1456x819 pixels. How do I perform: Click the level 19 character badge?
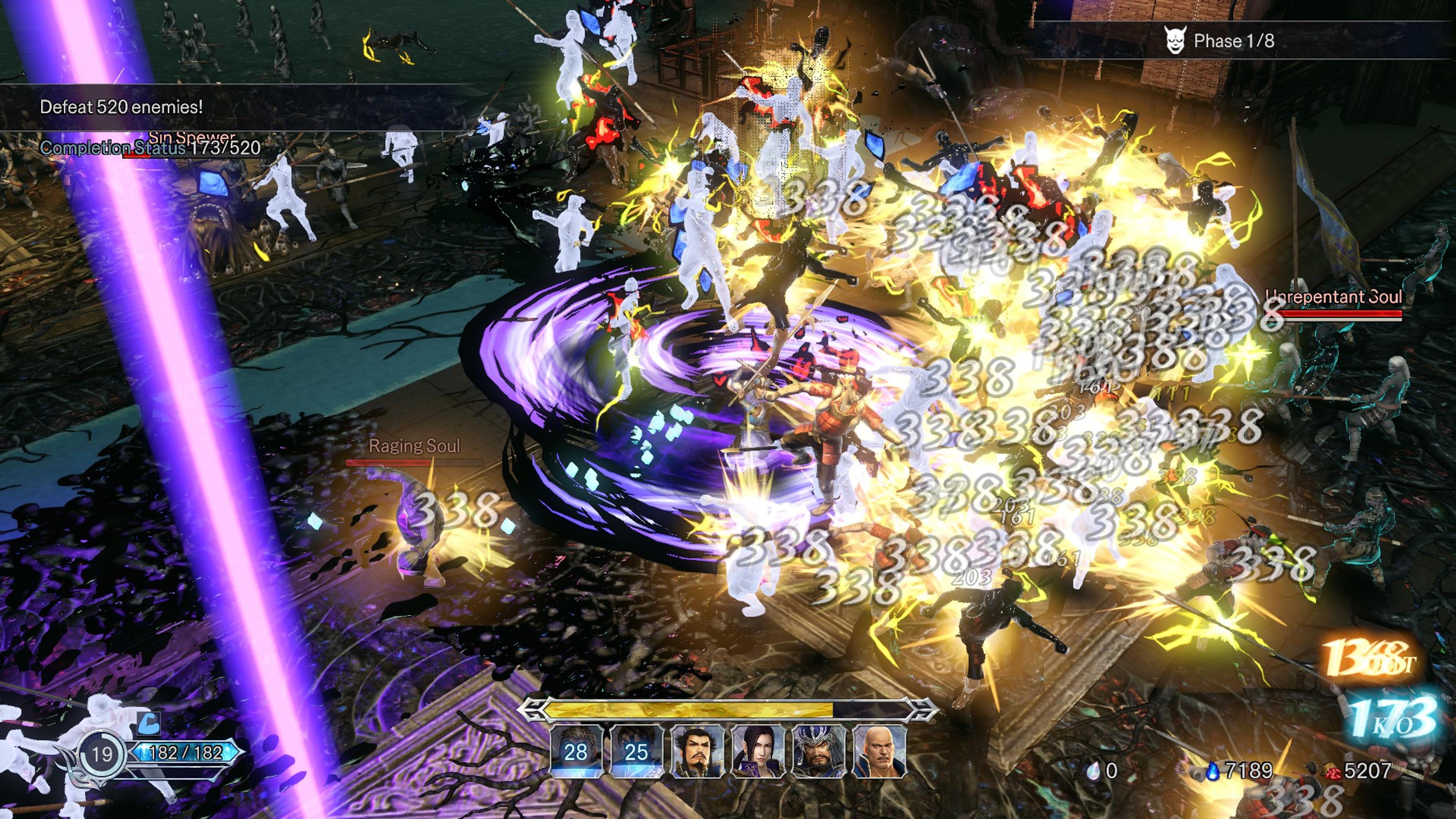click(102, 754)
